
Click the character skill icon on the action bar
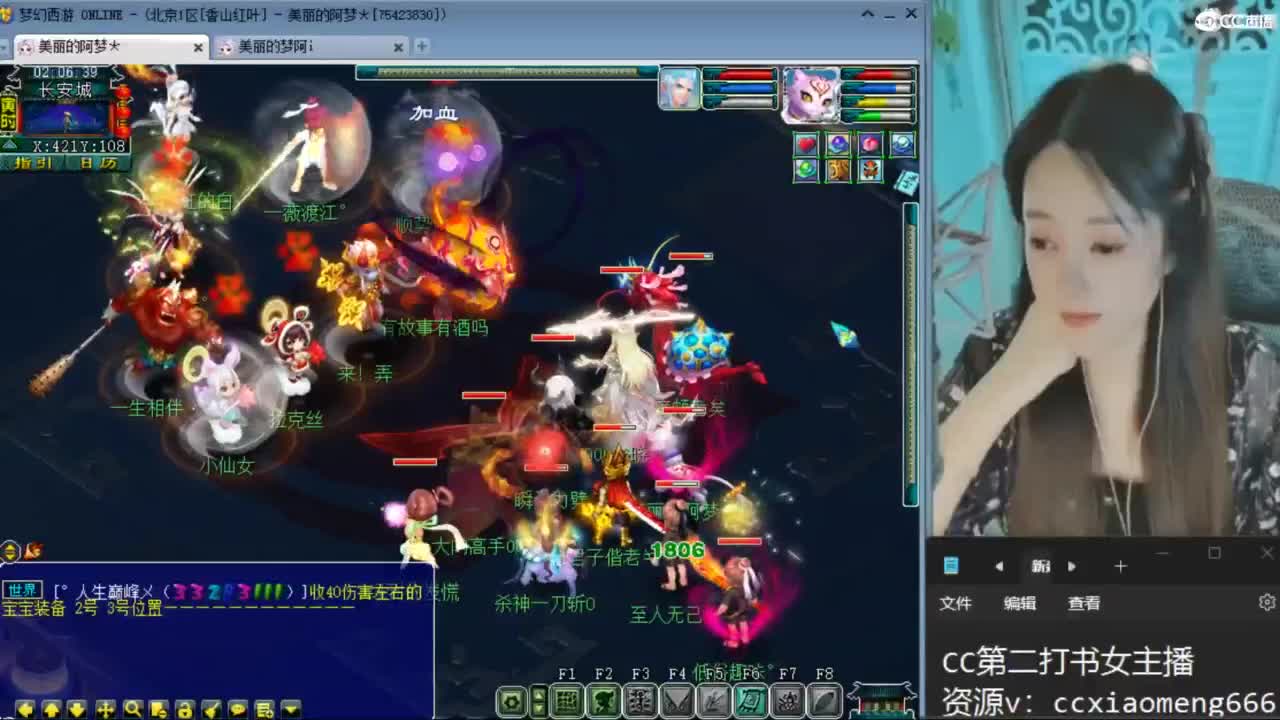639,700
